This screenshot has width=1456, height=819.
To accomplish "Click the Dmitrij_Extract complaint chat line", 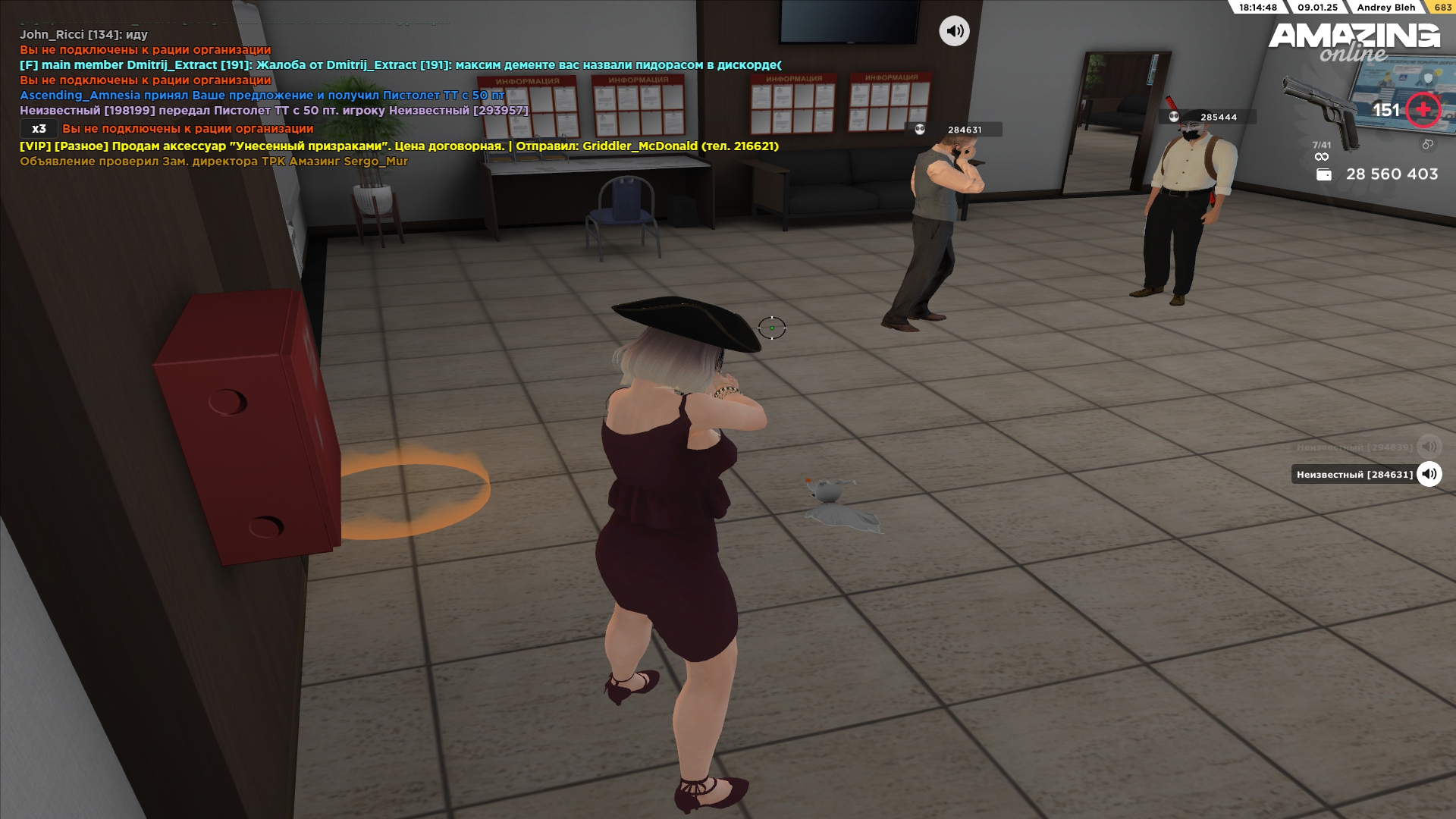I will [400, 65].
